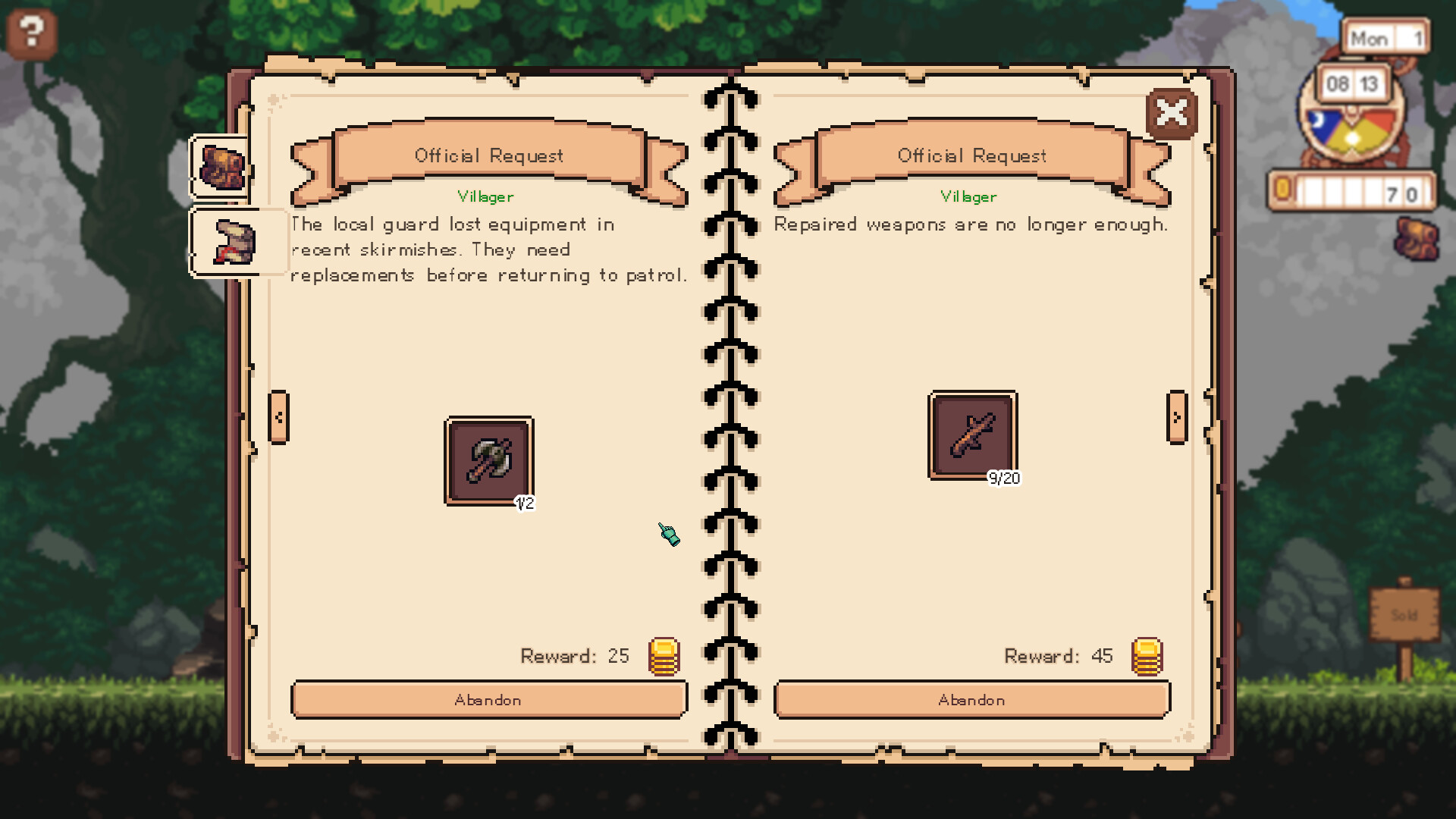Select the right Official Request banner

coord(972,156)
